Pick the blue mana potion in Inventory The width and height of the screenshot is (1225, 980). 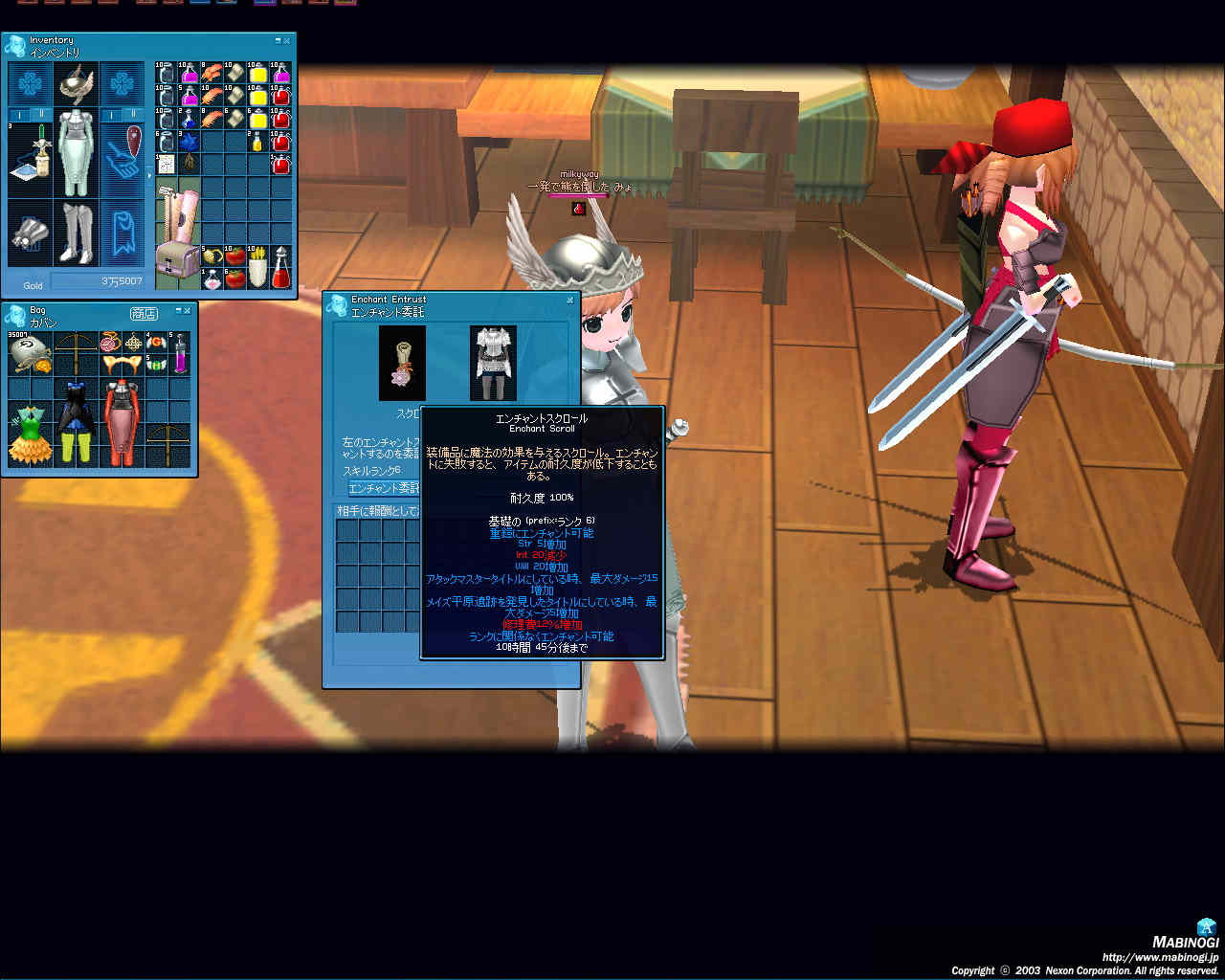[x=189, y=120]
